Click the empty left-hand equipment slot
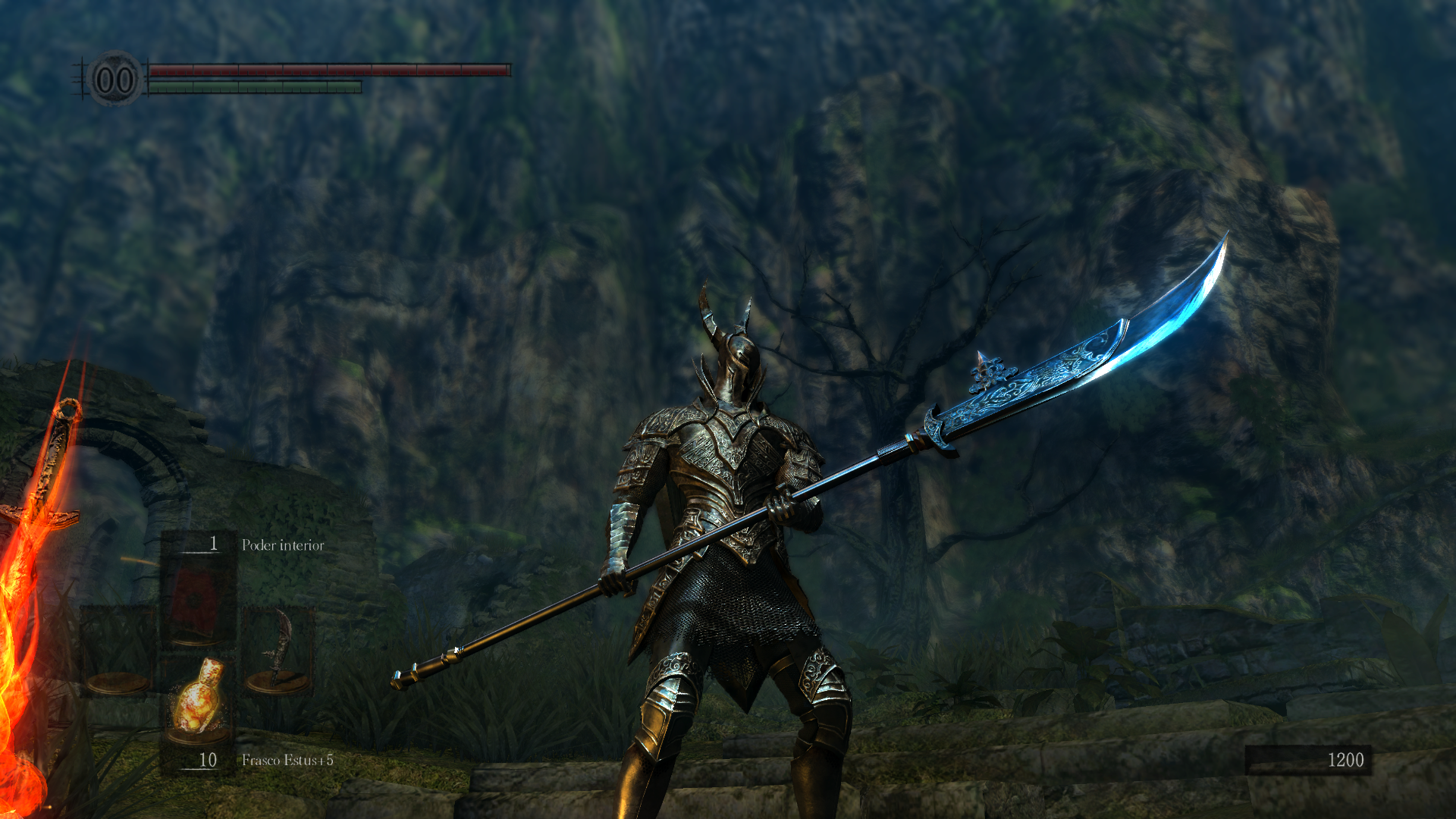 tap(118, 651)
